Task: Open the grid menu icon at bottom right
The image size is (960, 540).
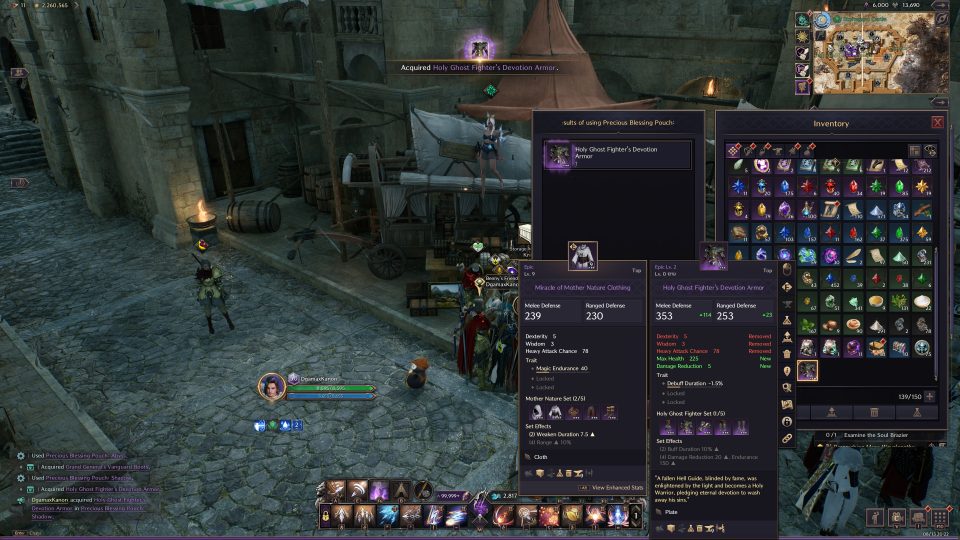Action: click(941, 517)
